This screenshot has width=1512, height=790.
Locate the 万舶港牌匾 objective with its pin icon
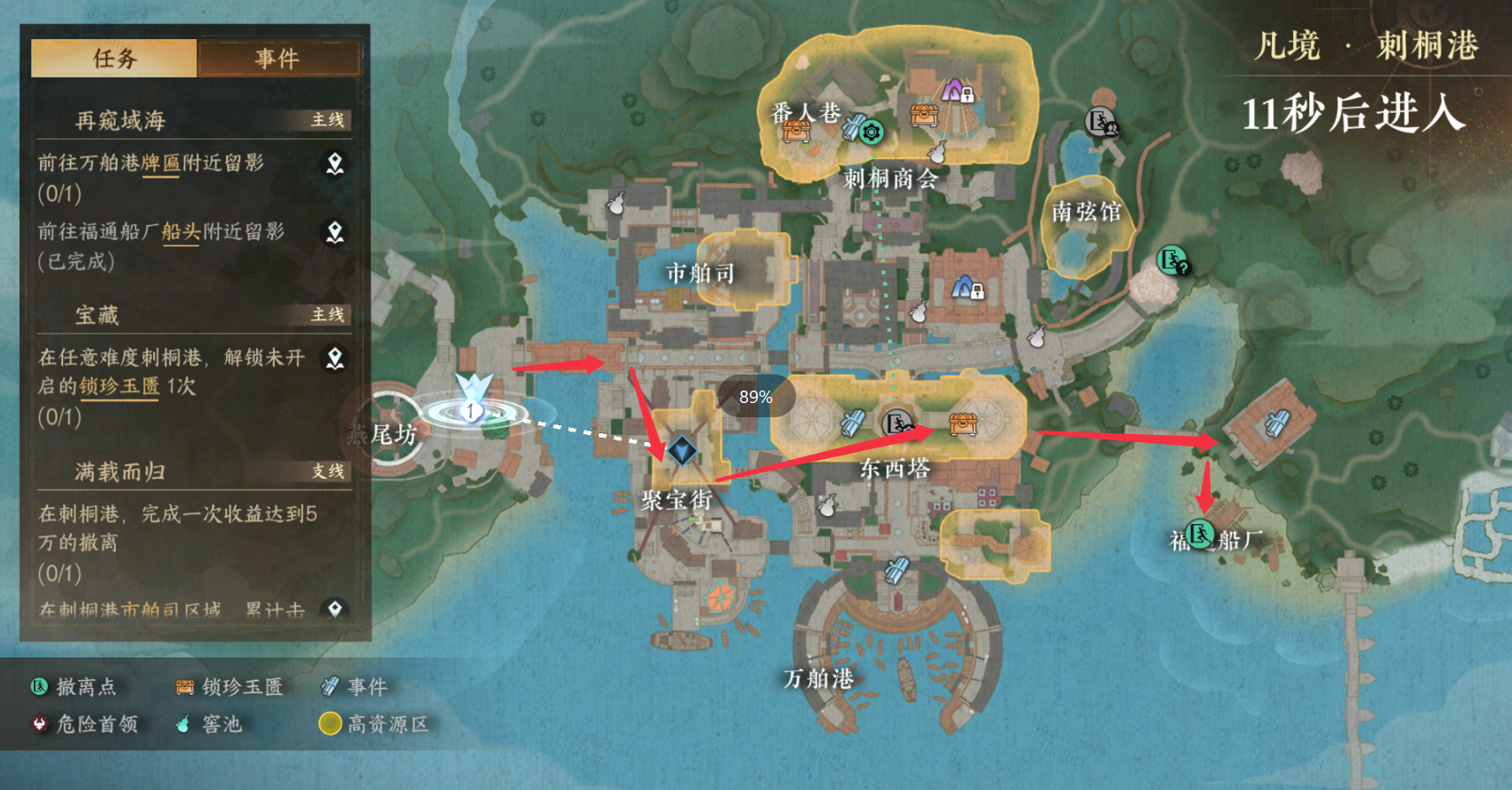coord(334,164)
